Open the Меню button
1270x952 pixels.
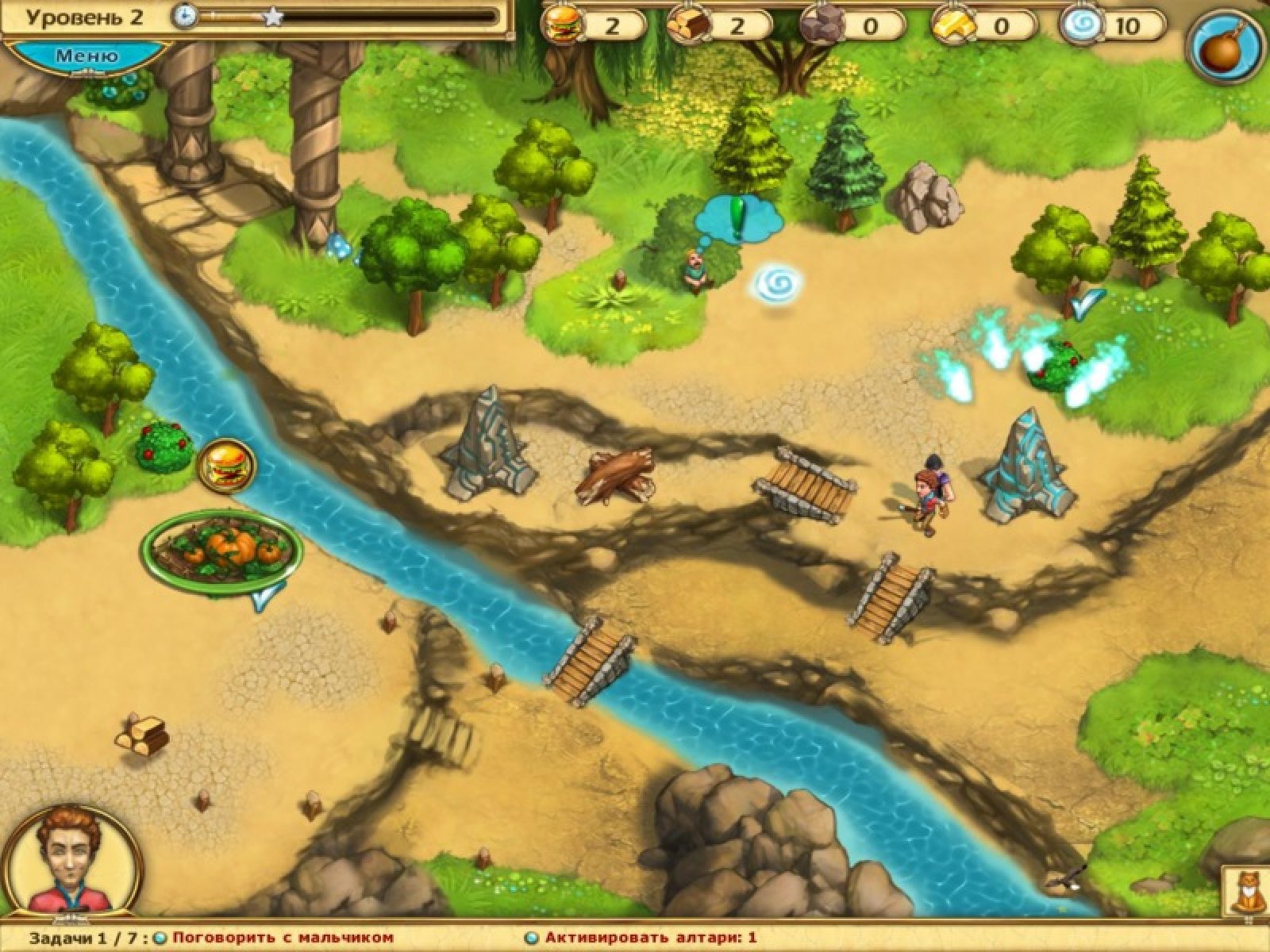(x=87, y=56)
